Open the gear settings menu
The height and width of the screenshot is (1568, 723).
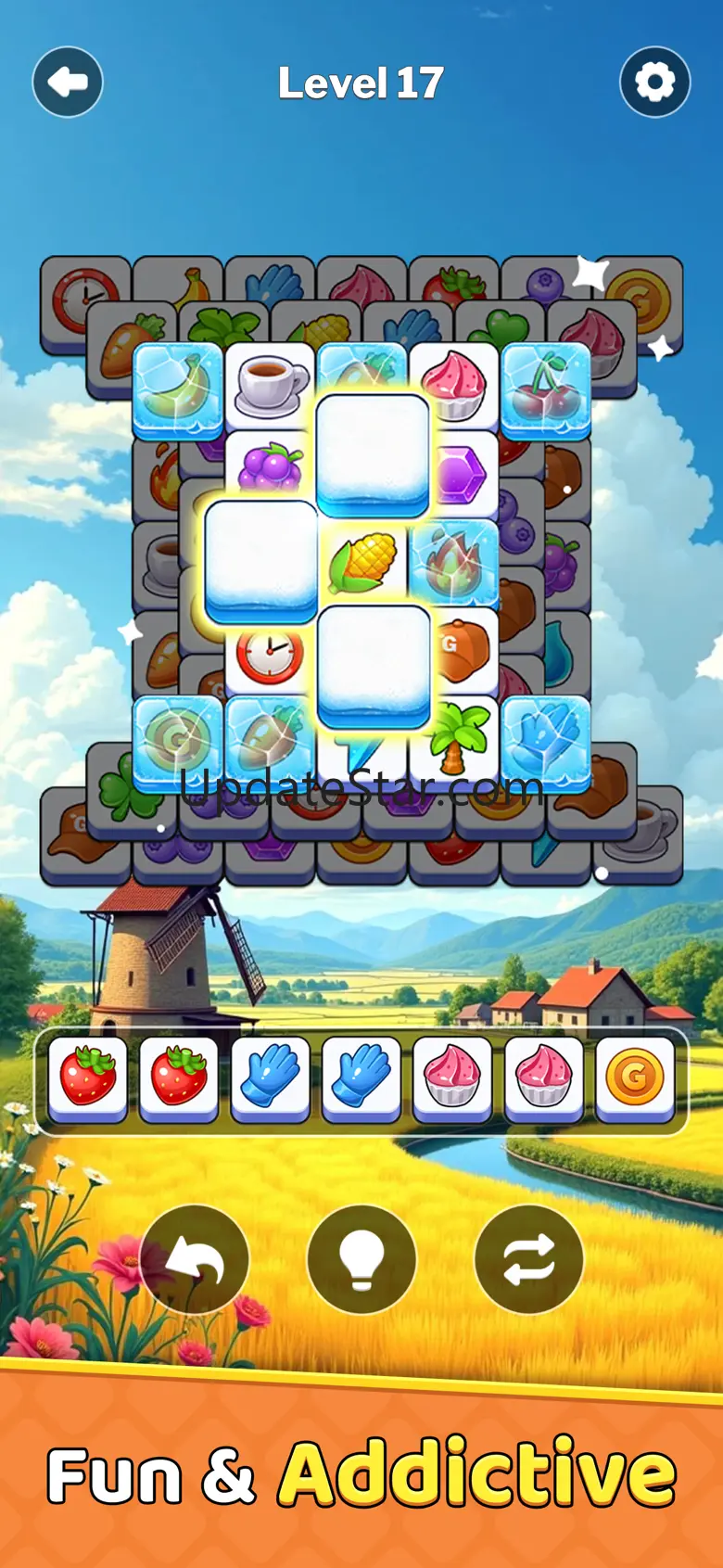coord(654,83)
